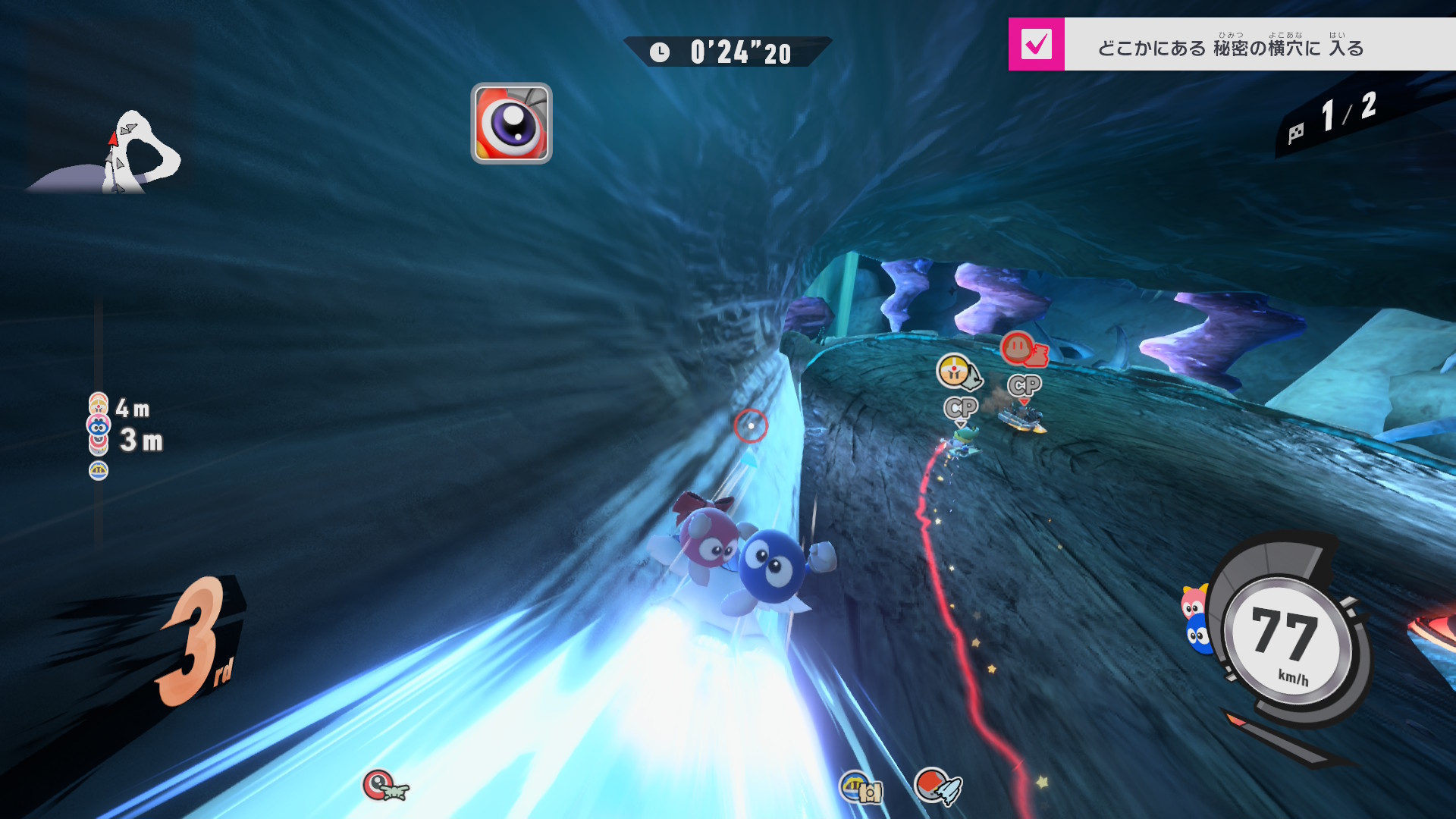Viewport: 1456px width, 819px height.
Task: Click the racer indicator with plane icon
Action: 385,786
